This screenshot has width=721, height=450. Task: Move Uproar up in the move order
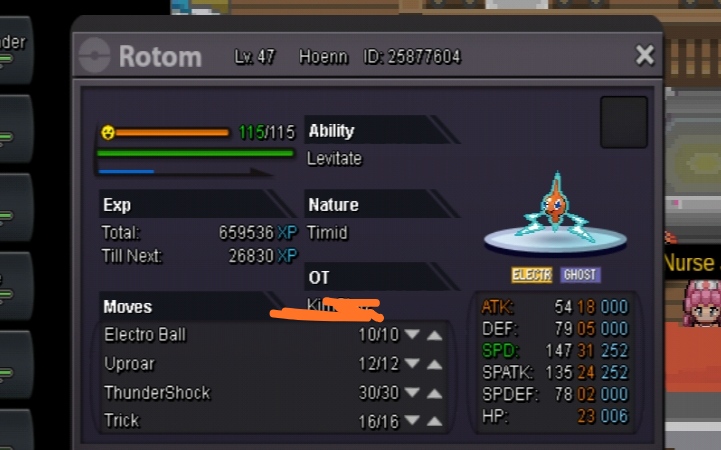pos(434,364)
